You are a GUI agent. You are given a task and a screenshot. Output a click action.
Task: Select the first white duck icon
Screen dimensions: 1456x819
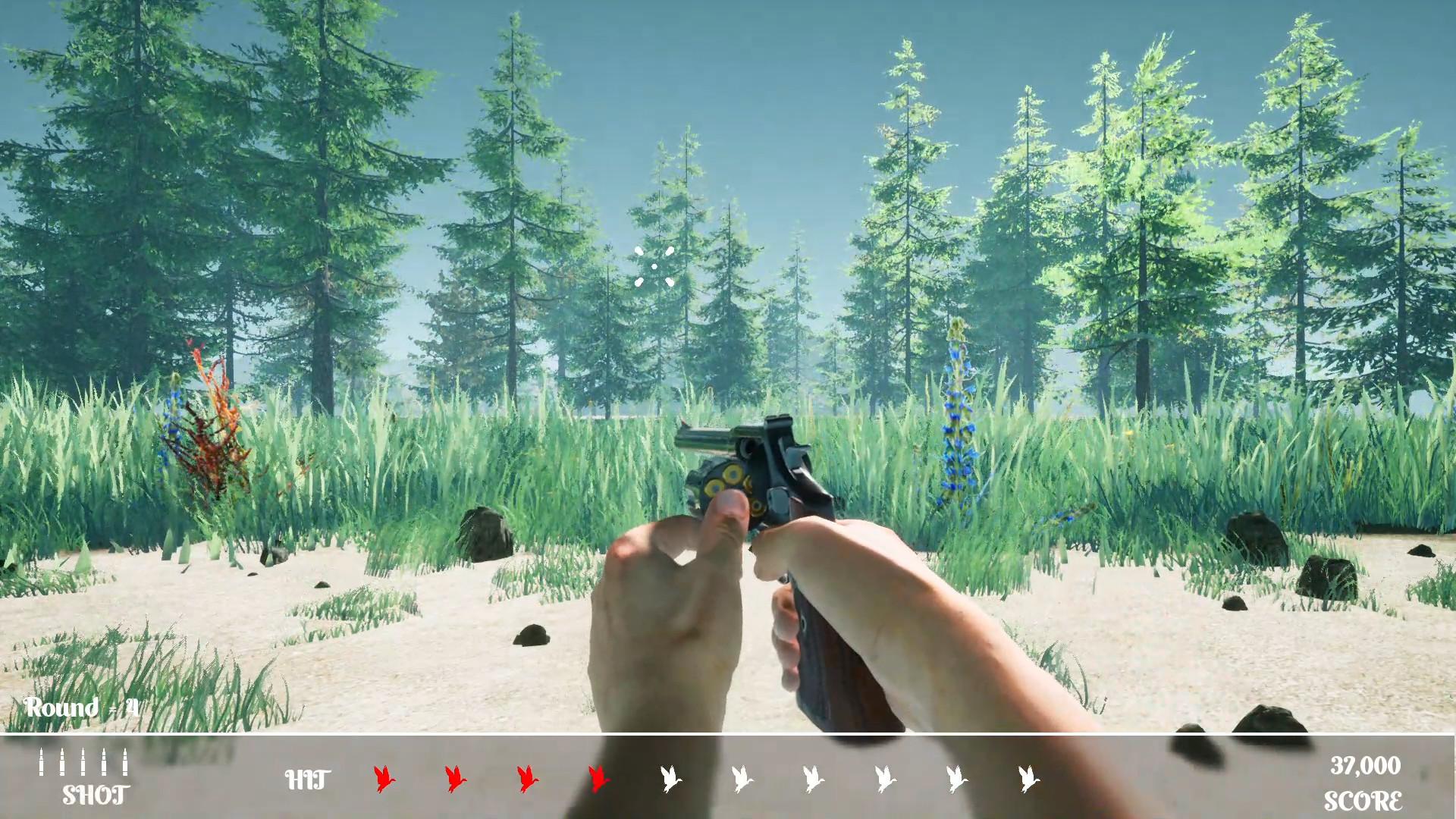(670, 779)
